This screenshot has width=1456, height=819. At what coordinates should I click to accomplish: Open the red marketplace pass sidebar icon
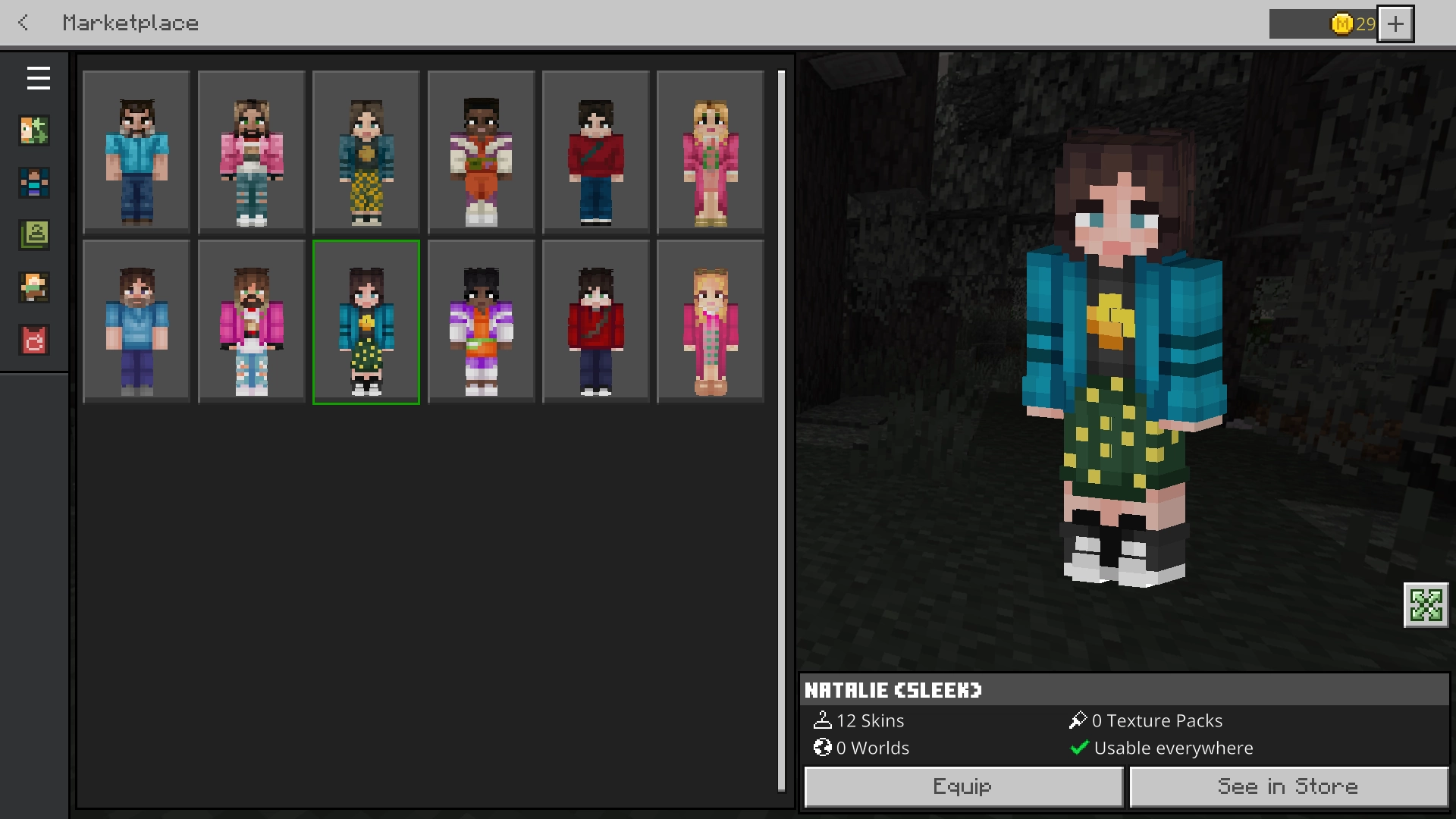pyautogui.click(x=34, y=340)
